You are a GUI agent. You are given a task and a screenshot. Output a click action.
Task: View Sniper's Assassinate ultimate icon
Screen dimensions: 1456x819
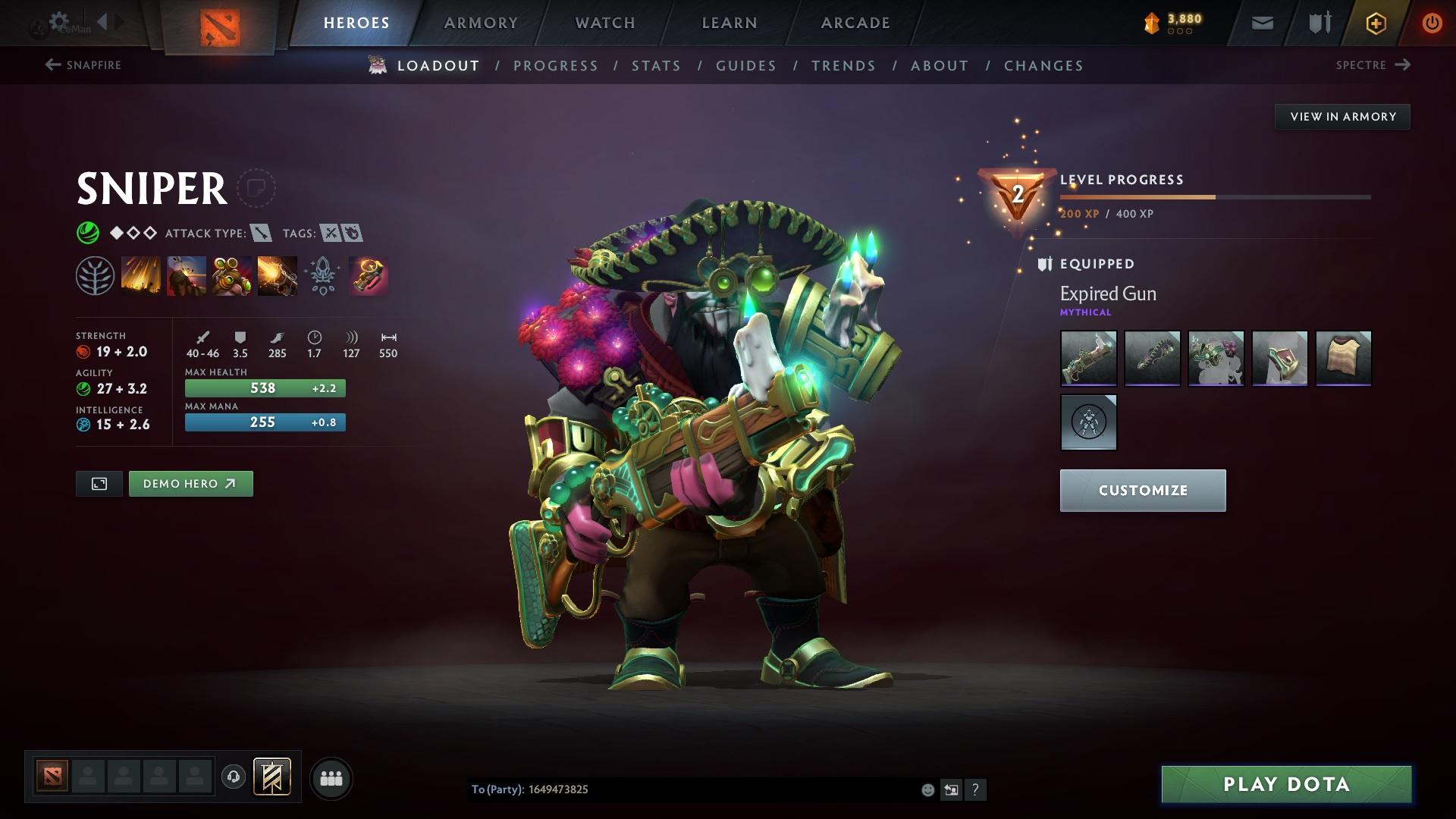tap(278, 275)
